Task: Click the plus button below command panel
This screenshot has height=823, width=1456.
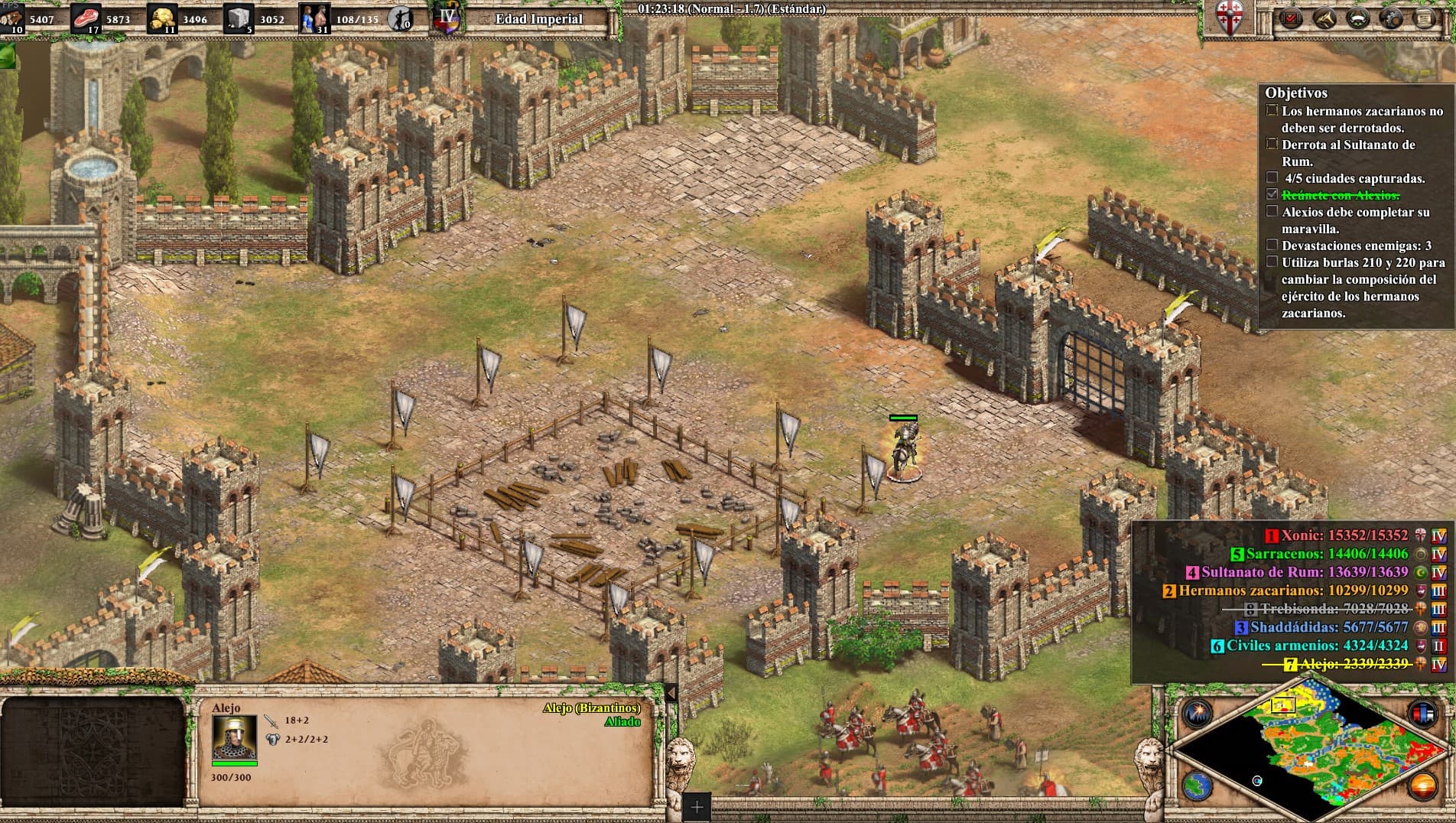Action: coord(697,806)
